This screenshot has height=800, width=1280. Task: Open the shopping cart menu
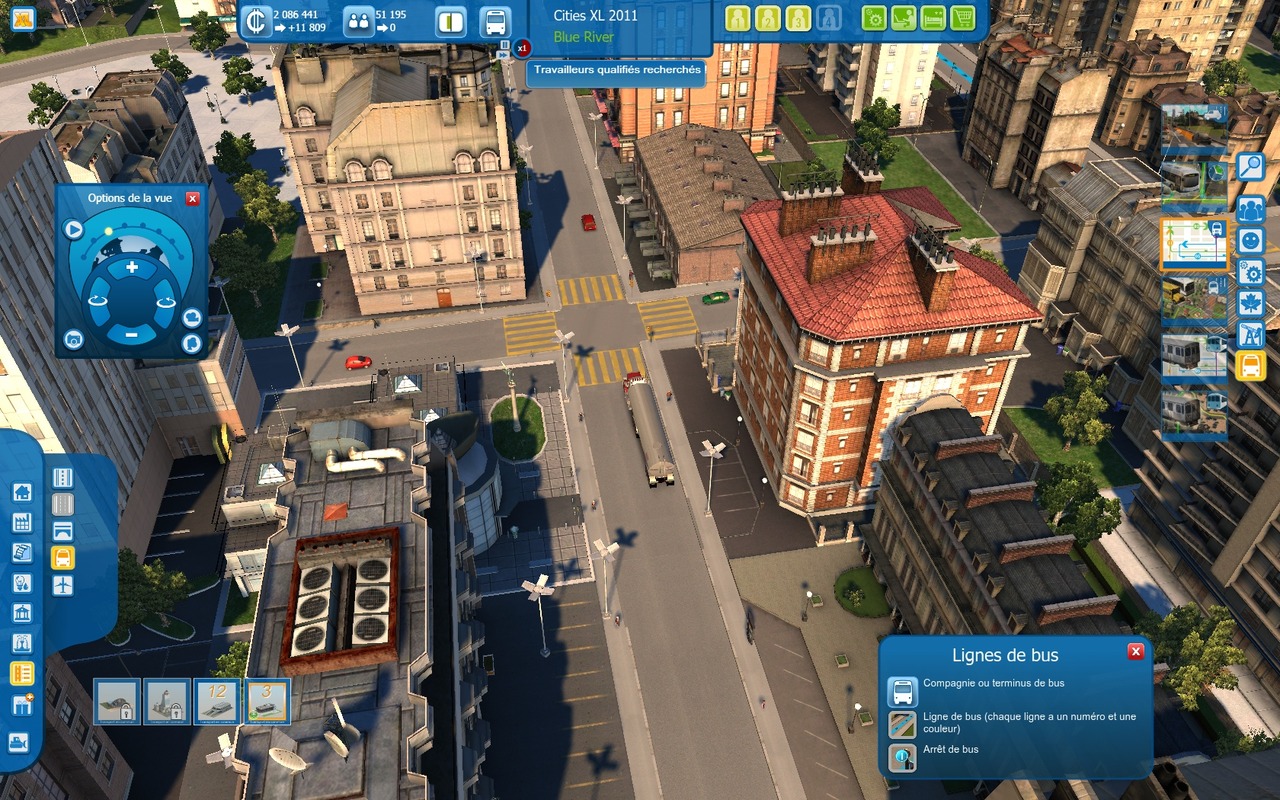click(x=962, y=18)
